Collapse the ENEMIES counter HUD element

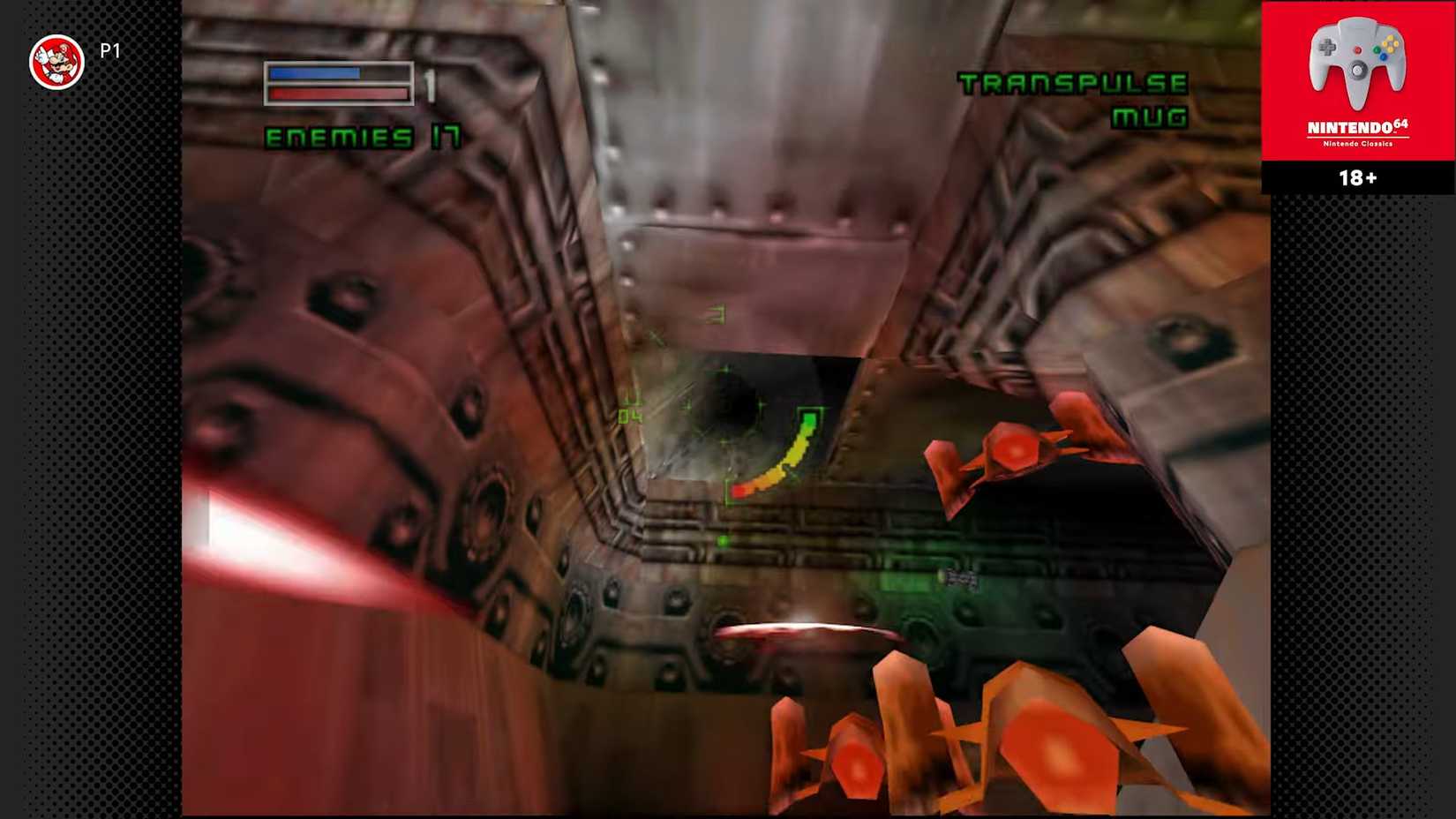coord(363,135)
